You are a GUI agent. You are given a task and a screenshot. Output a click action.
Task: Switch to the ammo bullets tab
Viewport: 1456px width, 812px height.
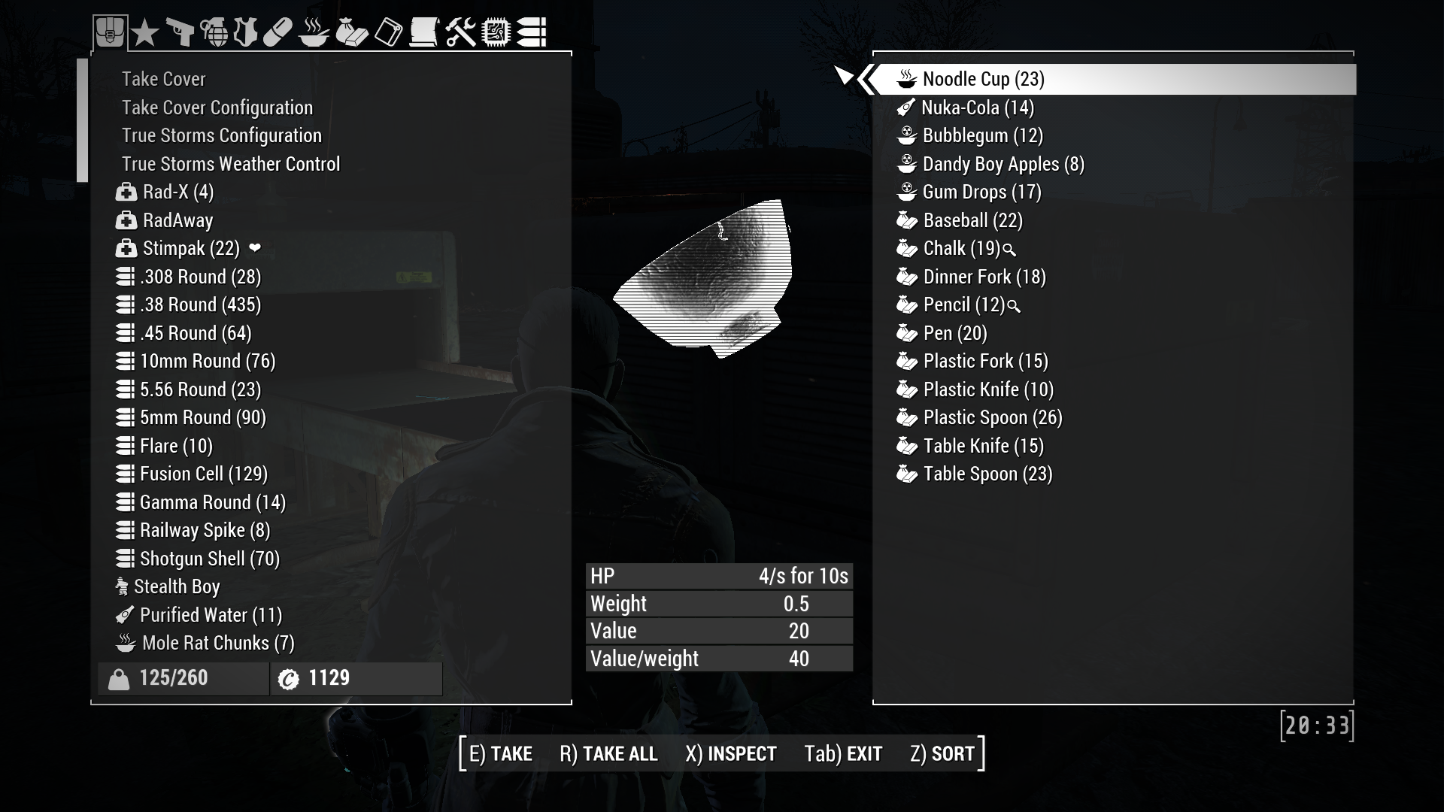[532, 32]
